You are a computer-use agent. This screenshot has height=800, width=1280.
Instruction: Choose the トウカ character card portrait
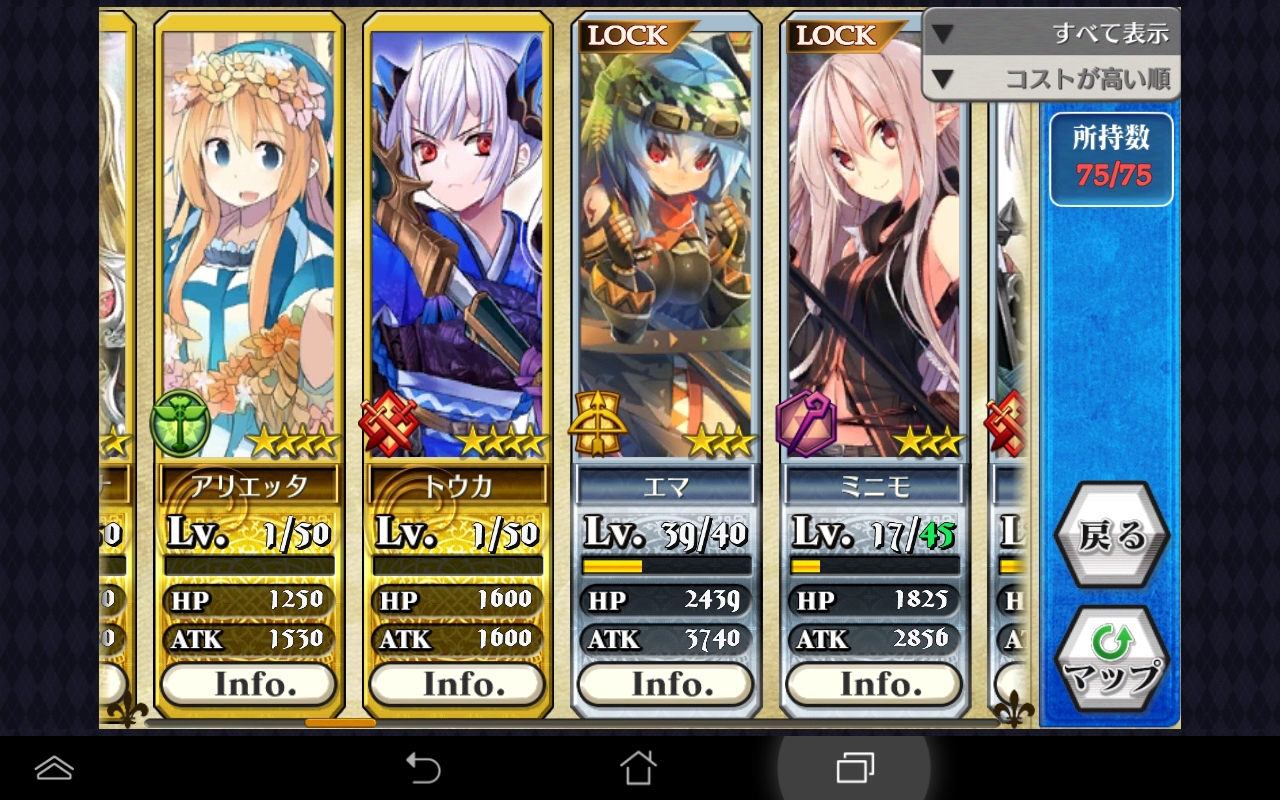pos(457,240)
